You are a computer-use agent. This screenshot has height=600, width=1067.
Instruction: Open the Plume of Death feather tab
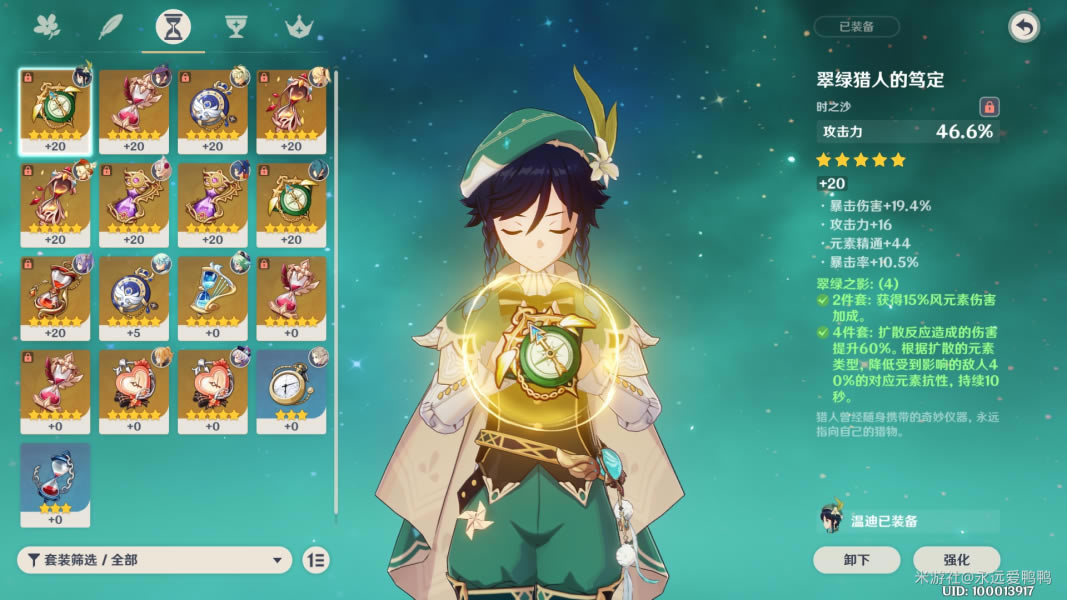click(110, 27)
